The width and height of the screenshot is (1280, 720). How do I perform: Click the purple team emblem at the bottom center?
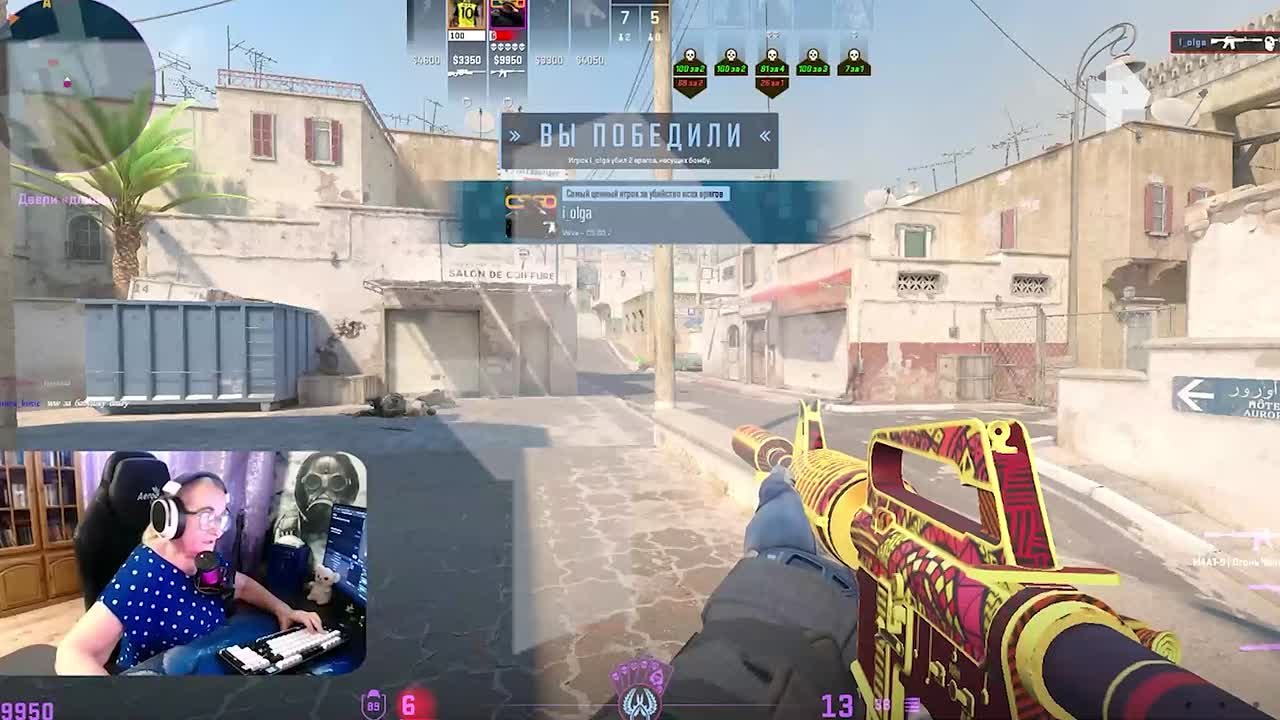pos(640,688)
